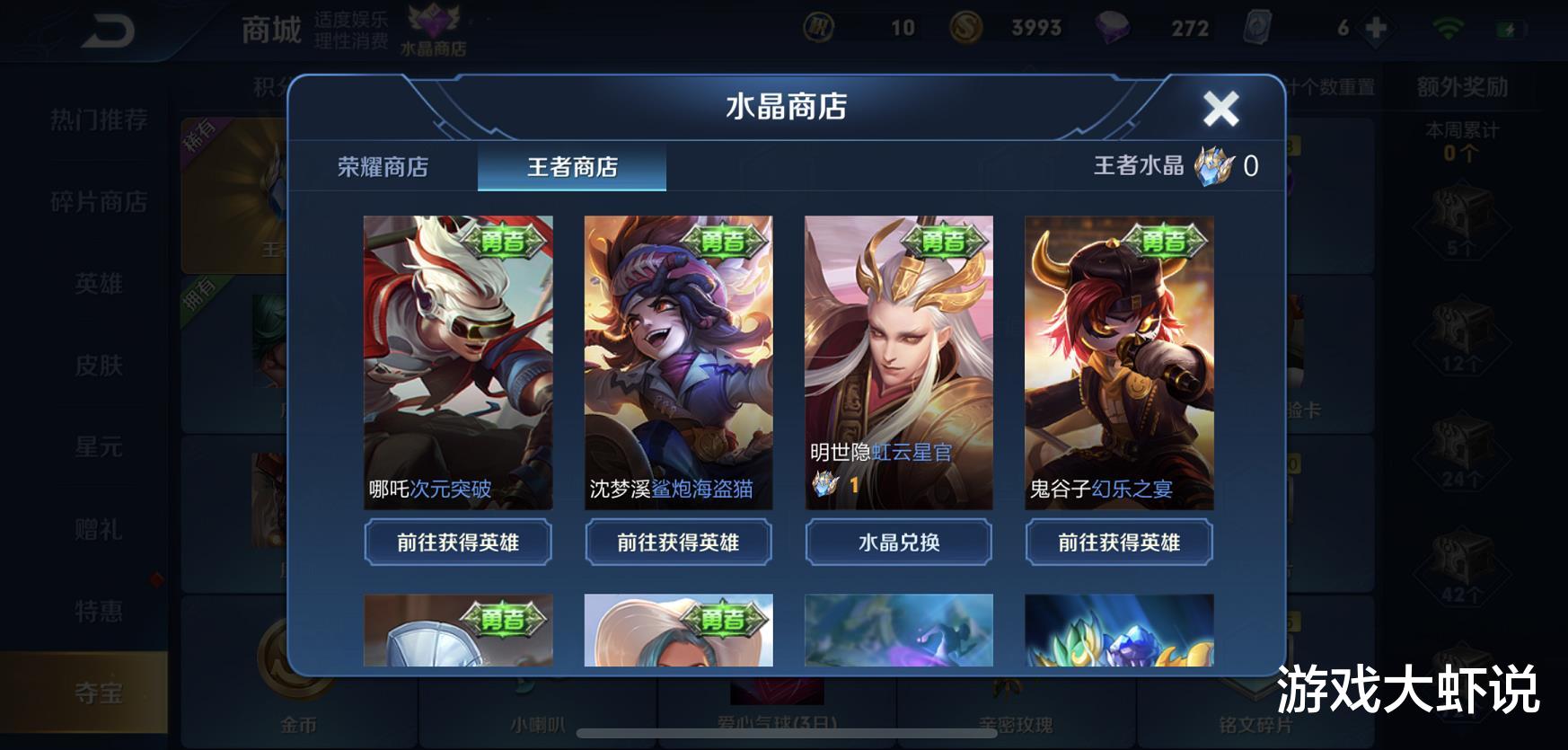The image size is (1568, 750).
Task: Click the 积分 points icon showing 10
Action: (817, 28)
